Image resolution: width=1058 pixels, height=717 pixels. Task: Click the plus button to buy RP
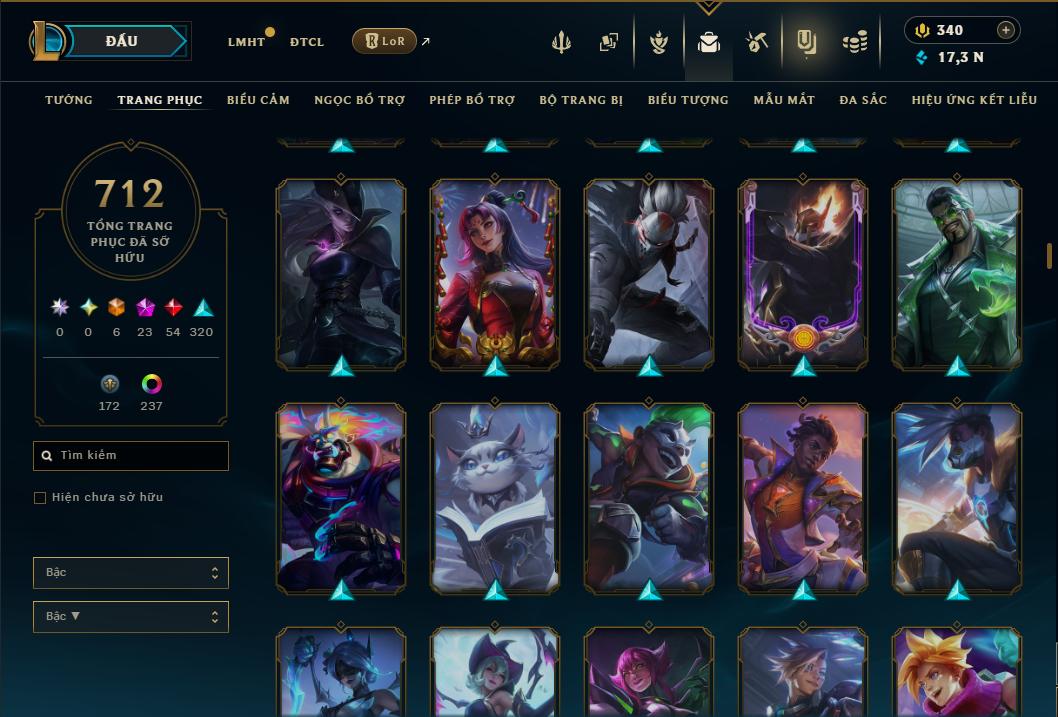1005,30
